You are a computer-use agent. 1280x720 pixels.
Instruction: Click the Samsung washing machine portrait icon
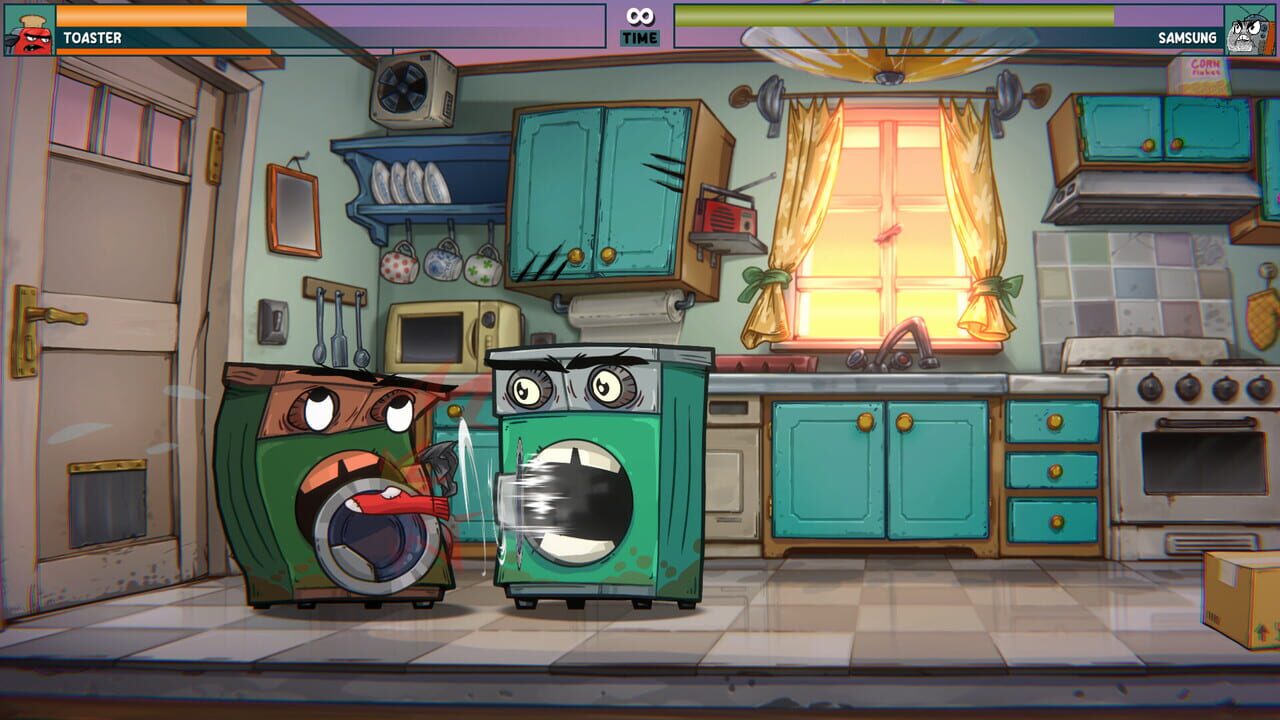1250,28
